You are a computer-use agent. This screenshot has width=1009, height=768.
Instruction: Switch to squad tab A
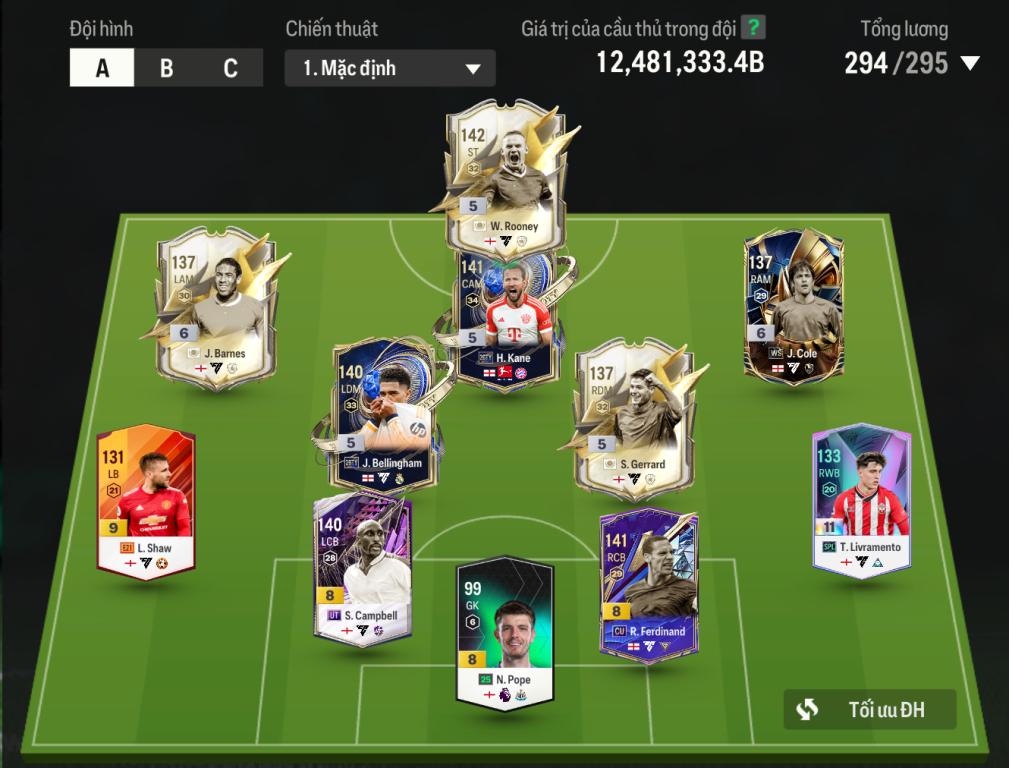point(102,68)
